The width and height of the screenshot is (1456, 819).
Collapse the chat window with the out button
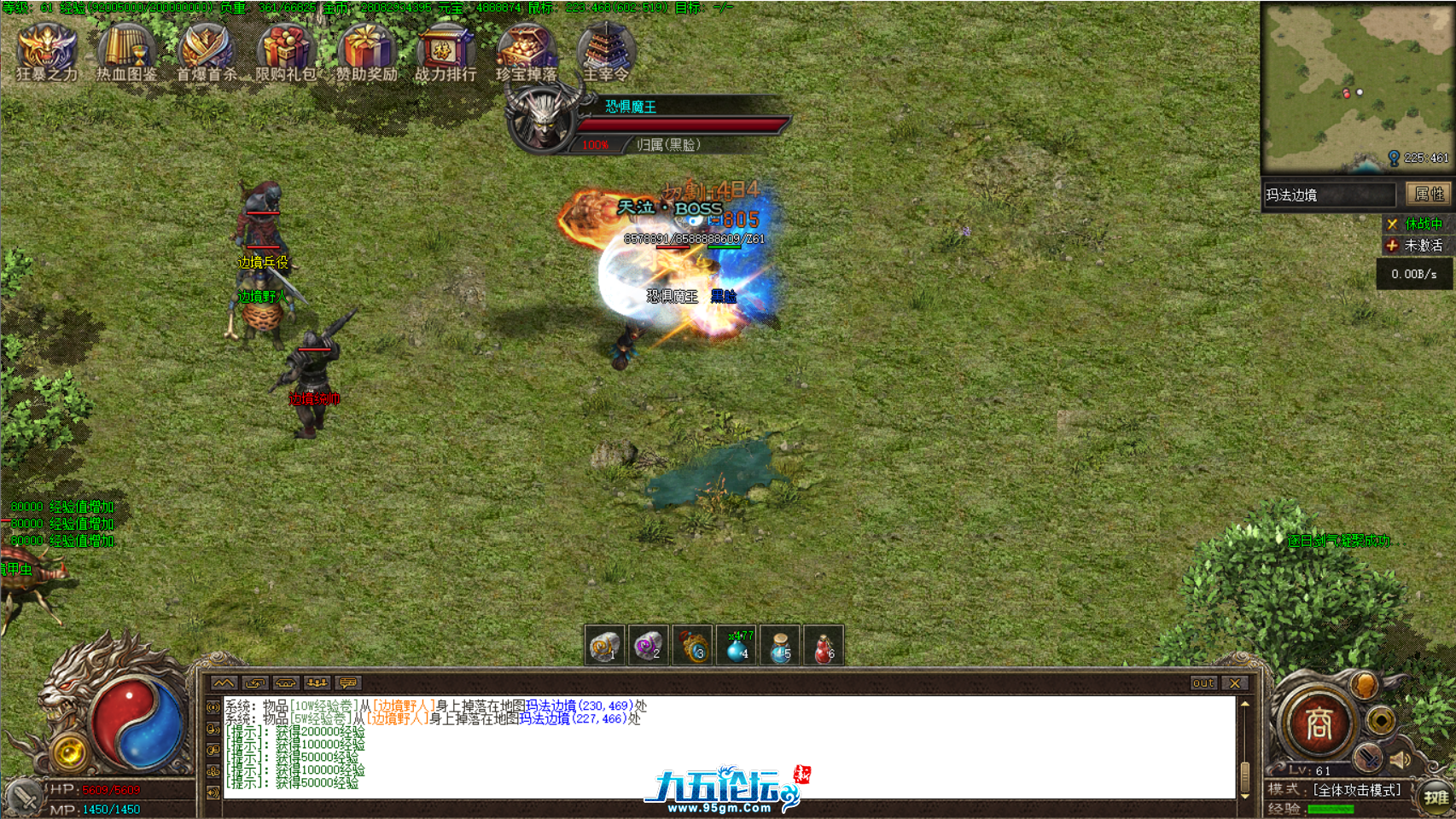pos(1203,682)
